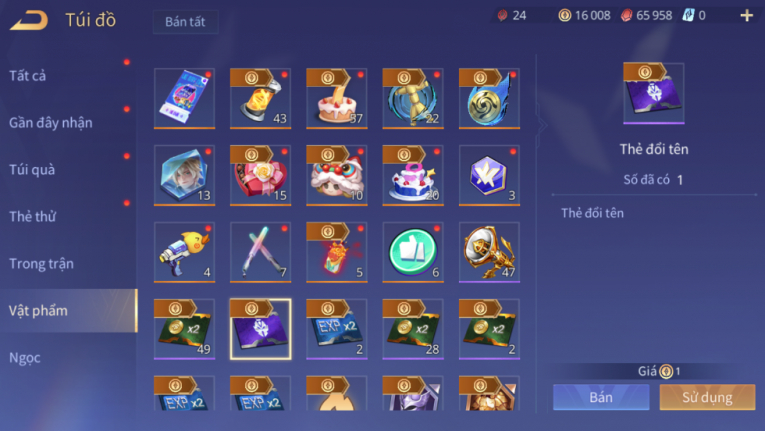Switch to the 'Tất cả' tab
The width and height of the screenshot is (765, 431).
click(28, 75)
